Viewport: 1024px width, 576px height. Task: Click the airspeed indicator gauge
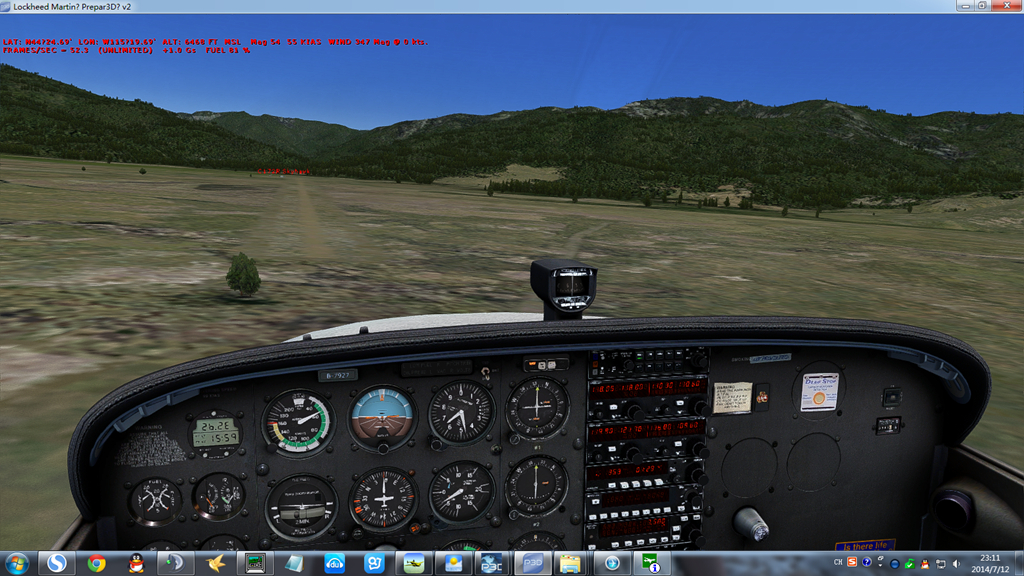click(x=297, y=422)
